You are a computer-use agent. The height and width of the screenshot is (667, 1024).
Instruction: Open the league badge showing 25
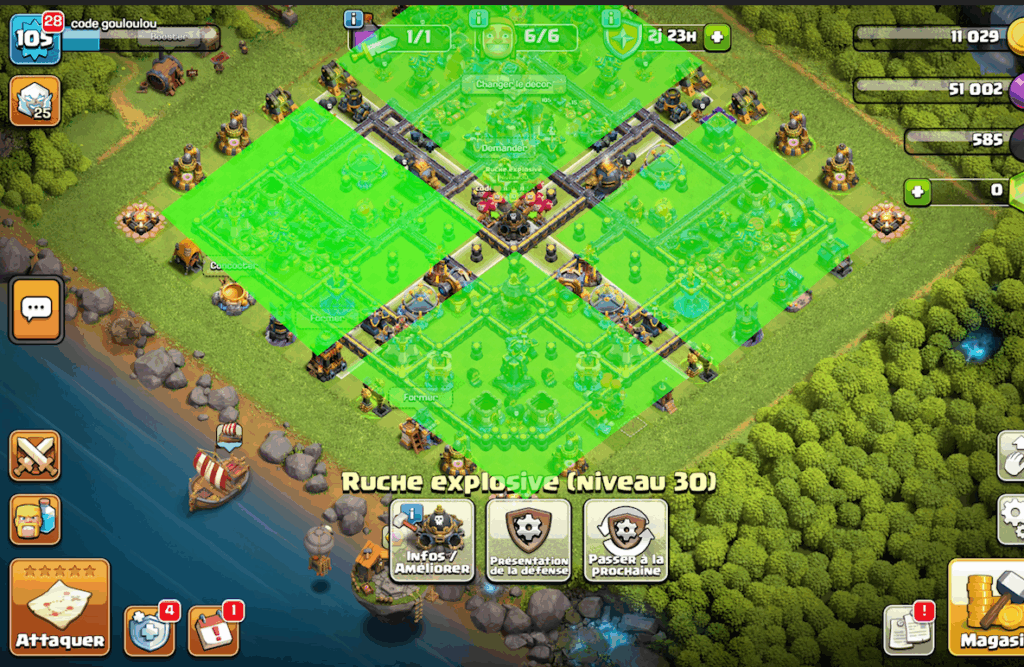point(35,100)
